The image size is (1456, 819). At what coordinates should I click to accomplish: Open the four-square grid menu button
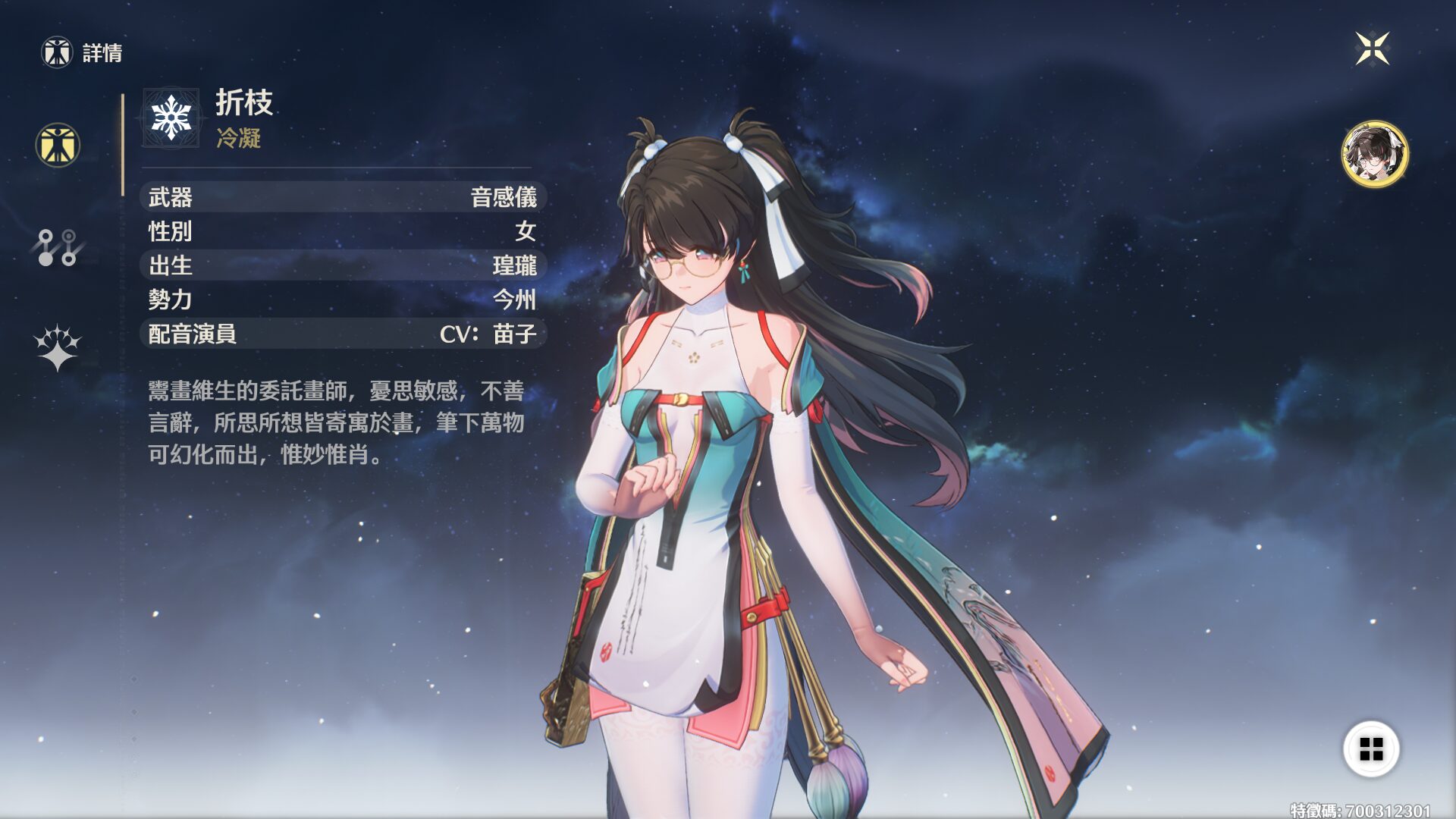click(x=1371, y=749)
